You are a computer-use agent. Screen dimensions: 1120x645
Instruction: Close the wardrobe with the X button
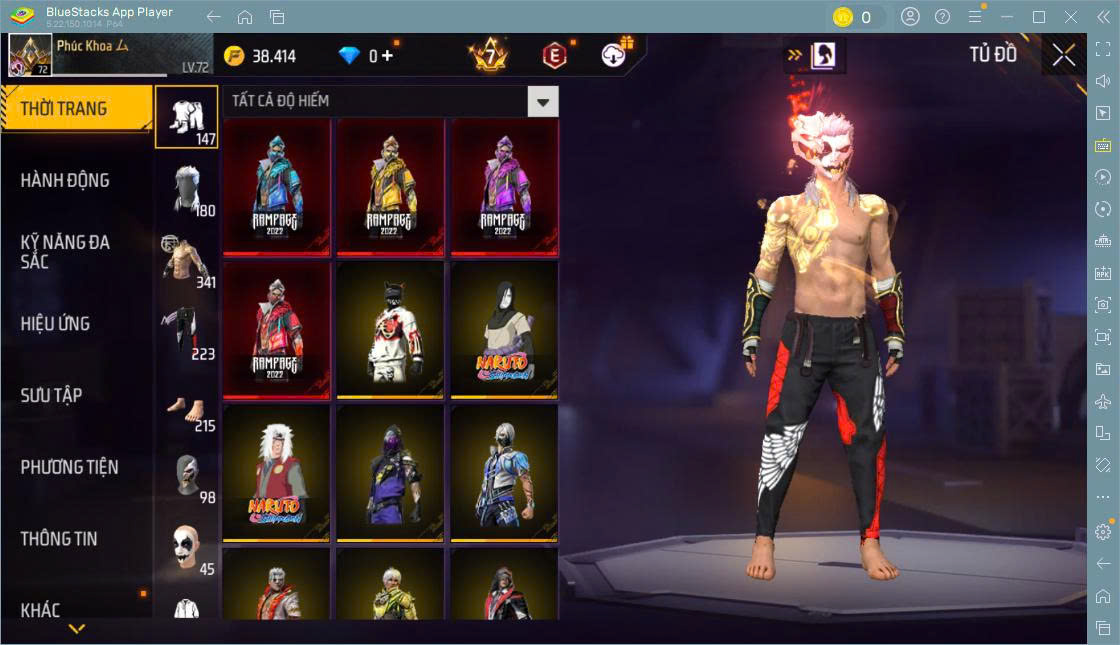tap(1063, 55)
